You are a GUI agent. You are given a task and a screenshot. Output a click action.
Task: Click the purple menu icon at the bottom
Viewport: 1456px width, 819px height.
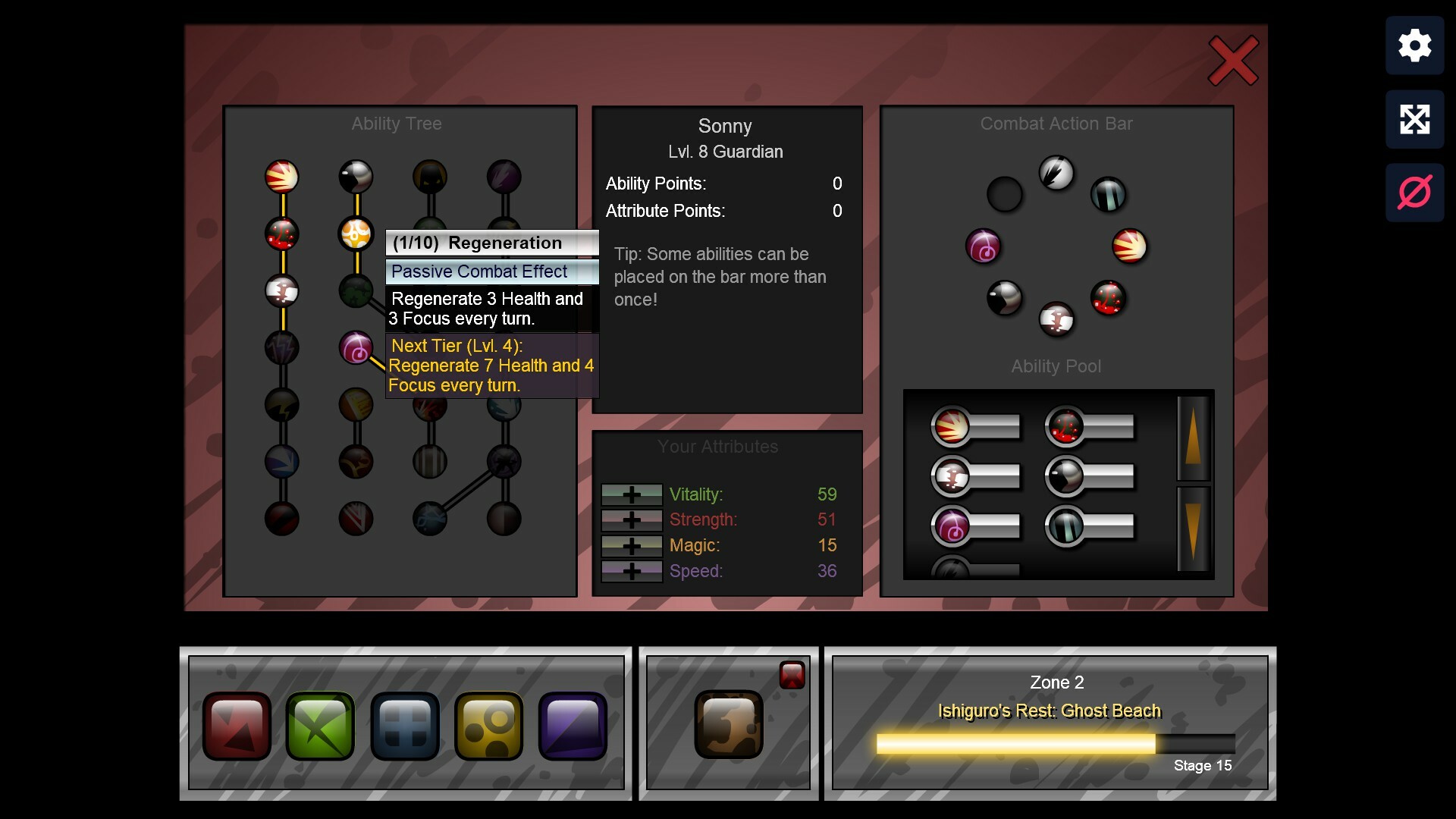click(x=573, y=726)
